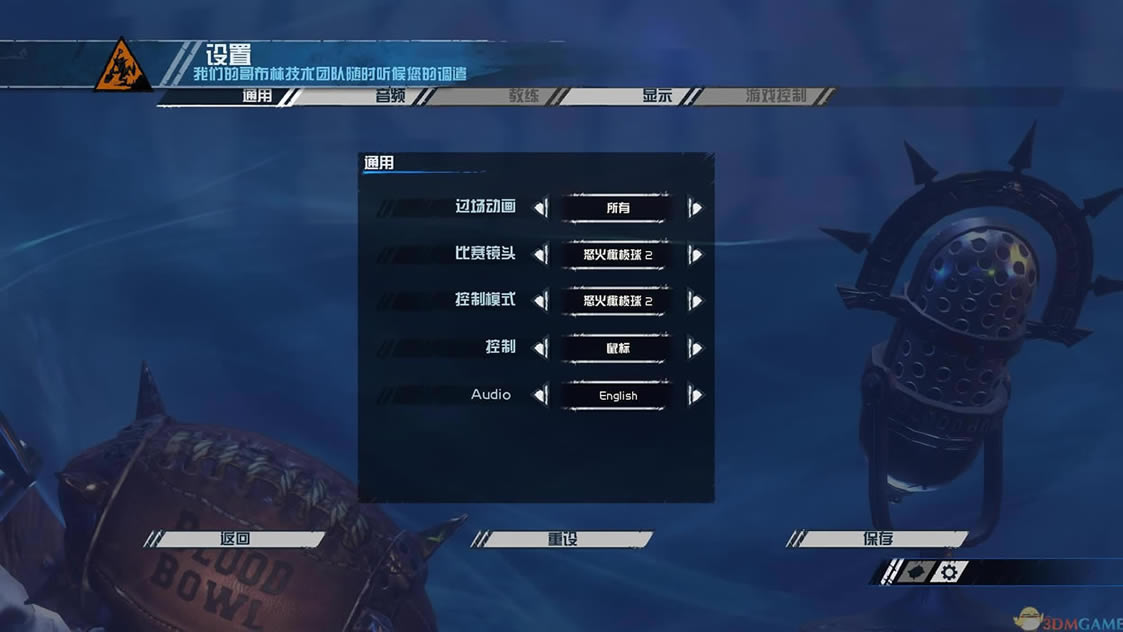Switch to the 音频 settings tab
Image resolution: width=1123 pixels, height=632 pixels.
[390, 96]
